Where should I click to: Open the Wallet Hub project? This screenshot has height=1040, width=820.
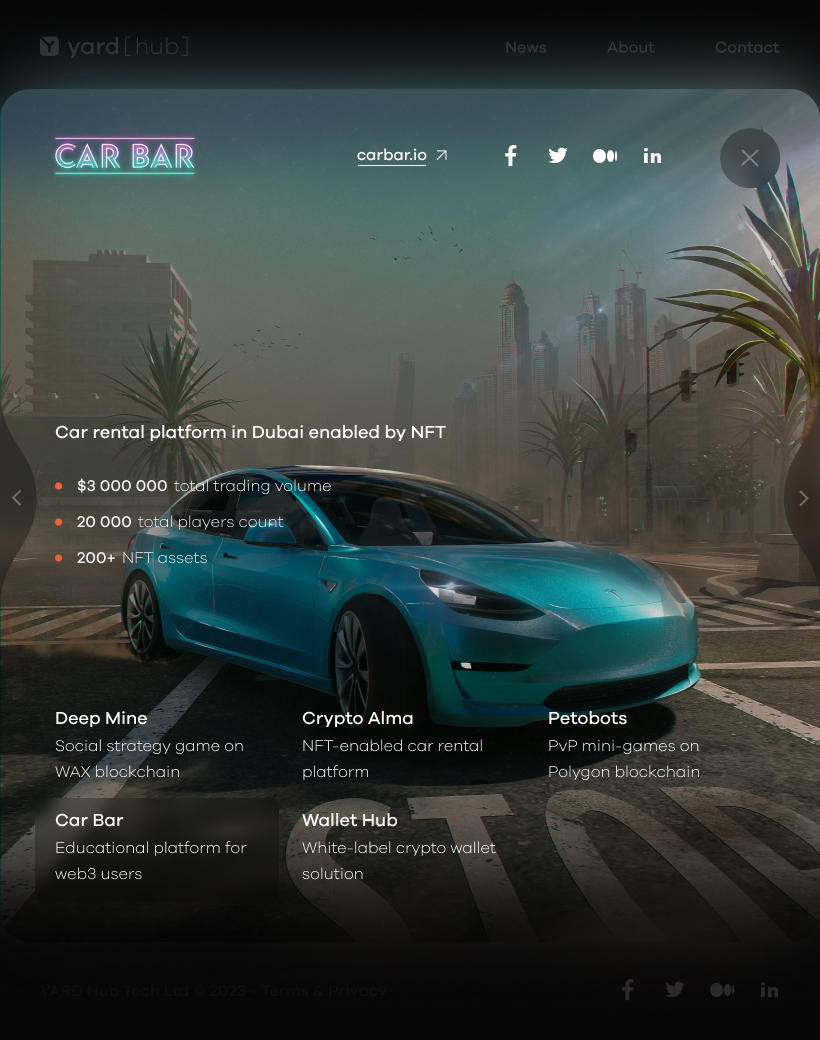pos(398,846)
